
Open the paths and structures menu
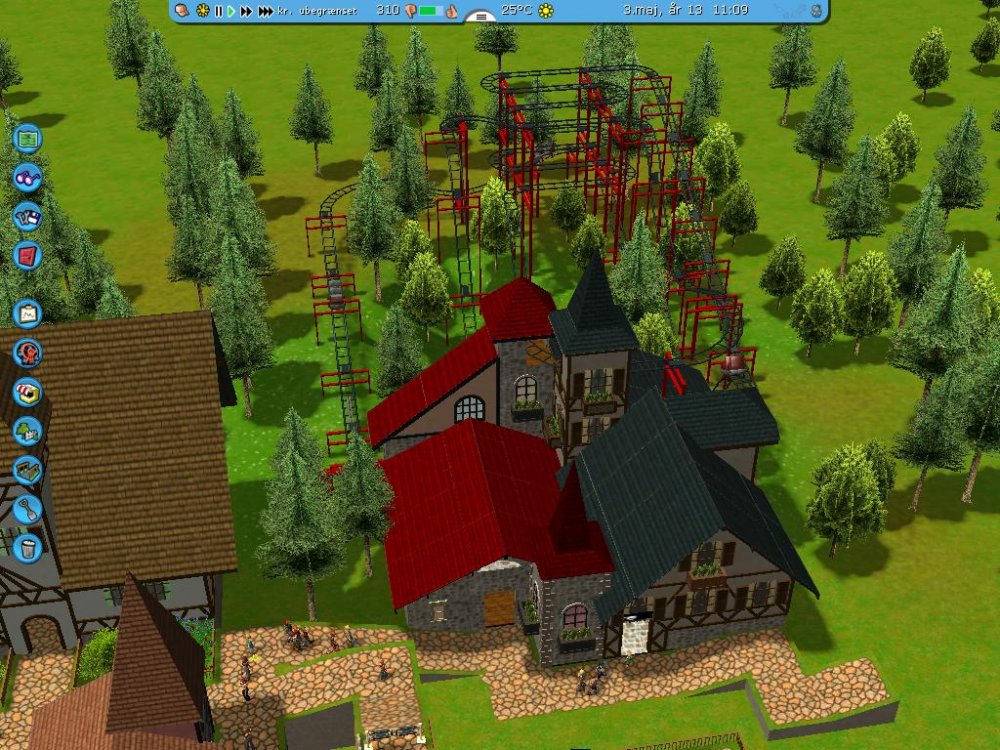[x=27, y=469]
